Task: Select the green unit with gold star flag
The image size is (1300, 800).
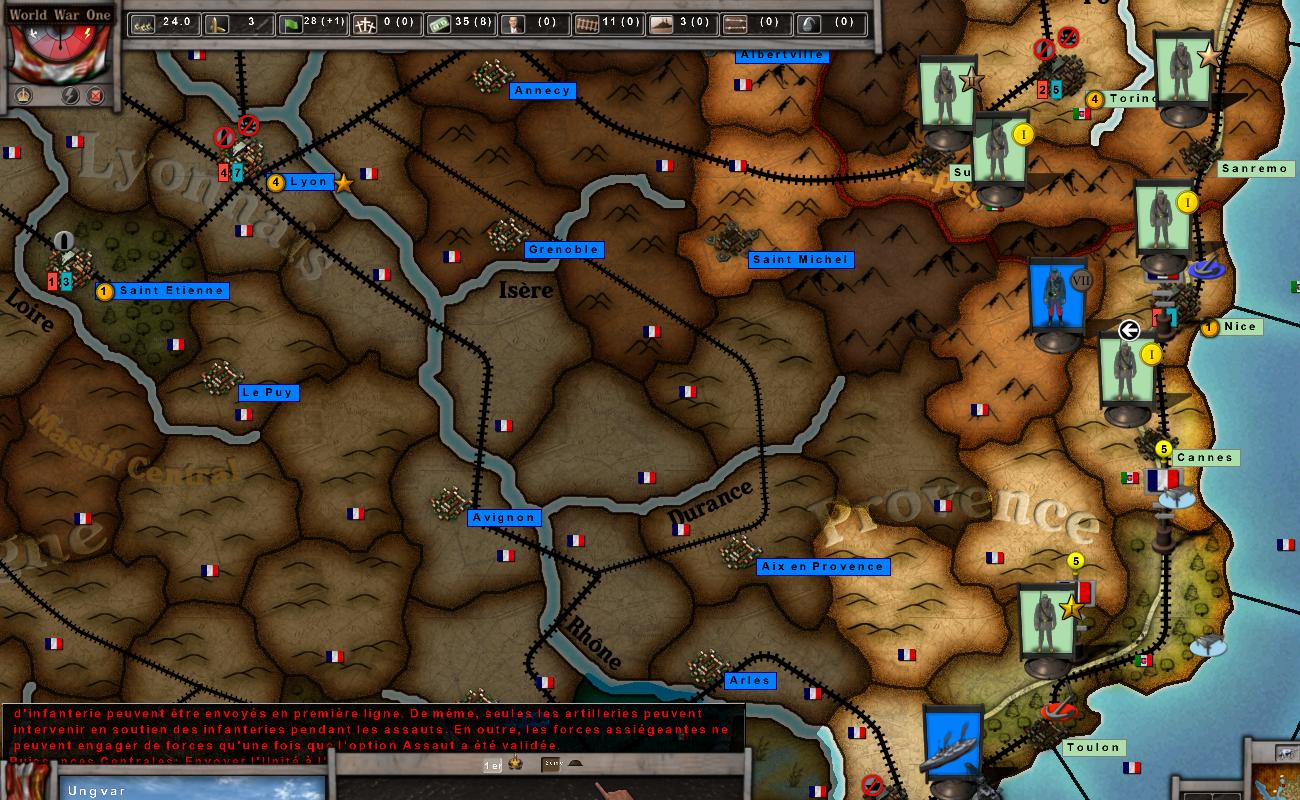Action: tap(1048, 623)
